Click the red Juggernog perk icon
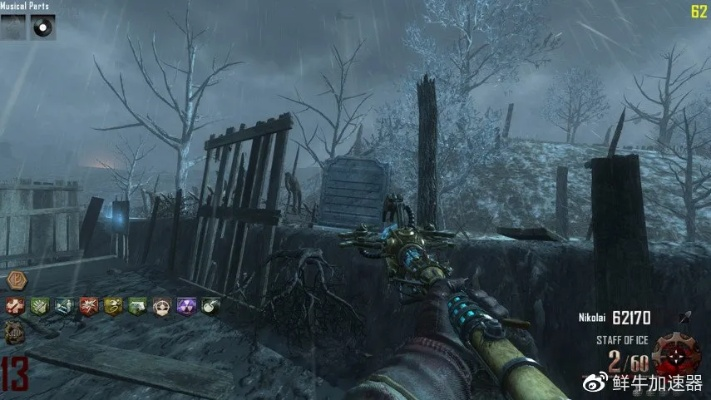 (x=15, y=306)
